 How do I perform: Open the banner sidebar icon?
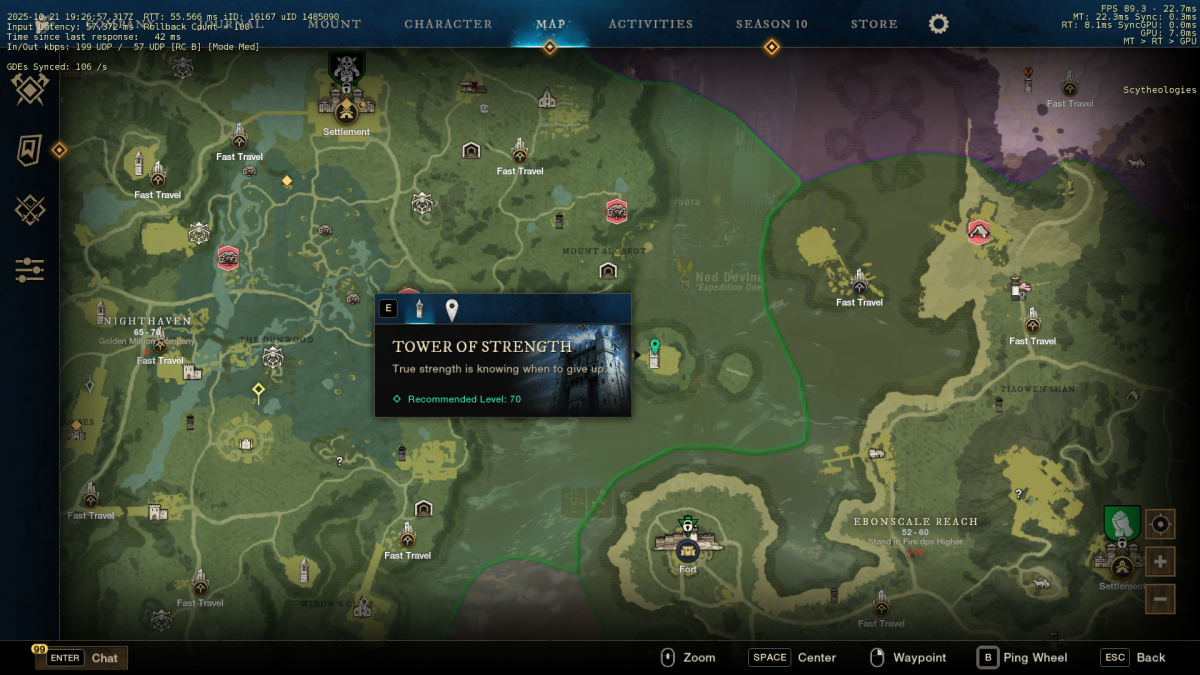click(30, 150)
